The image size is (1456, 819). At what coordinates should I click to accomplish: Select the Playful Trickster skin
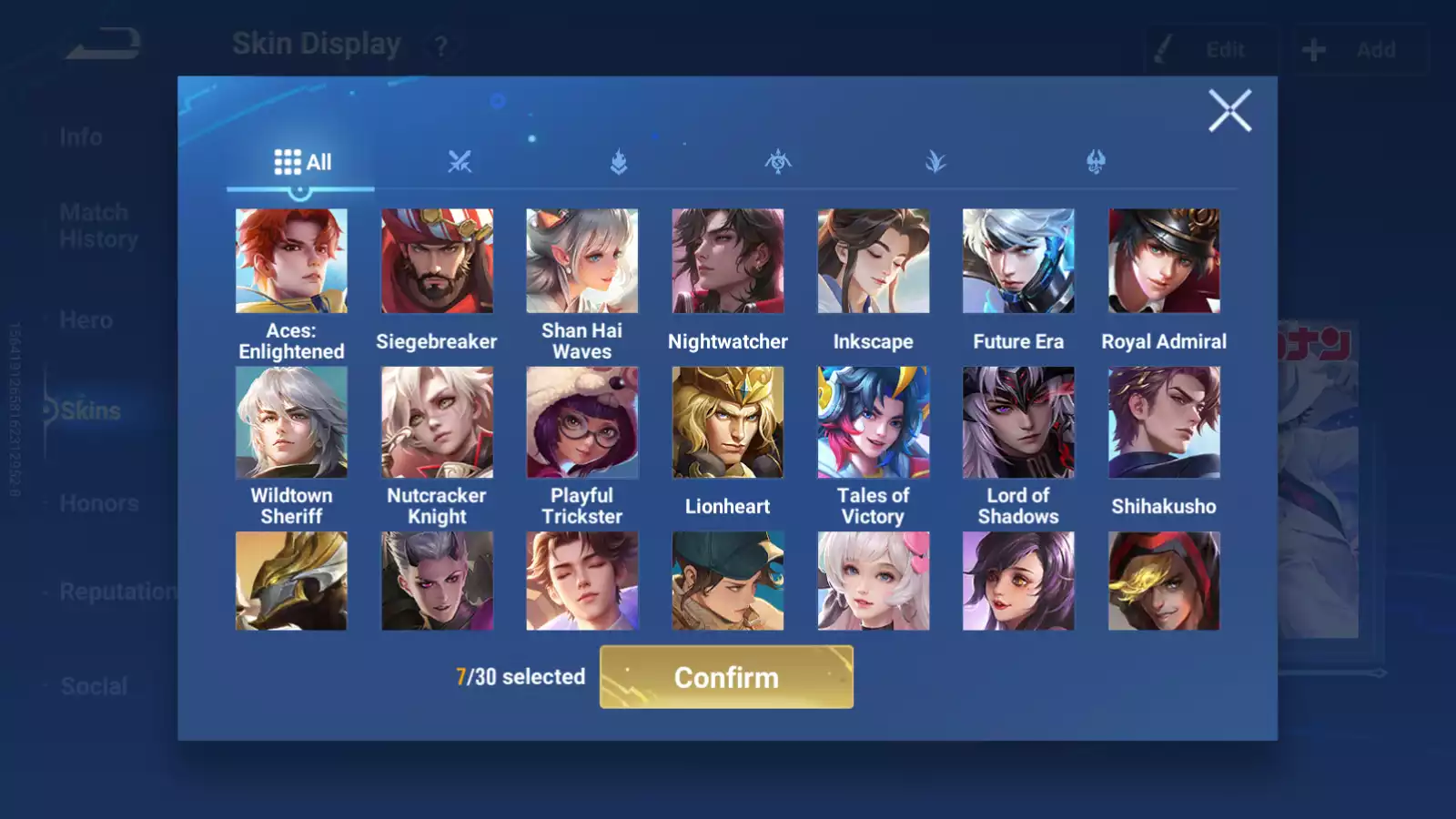582,422
